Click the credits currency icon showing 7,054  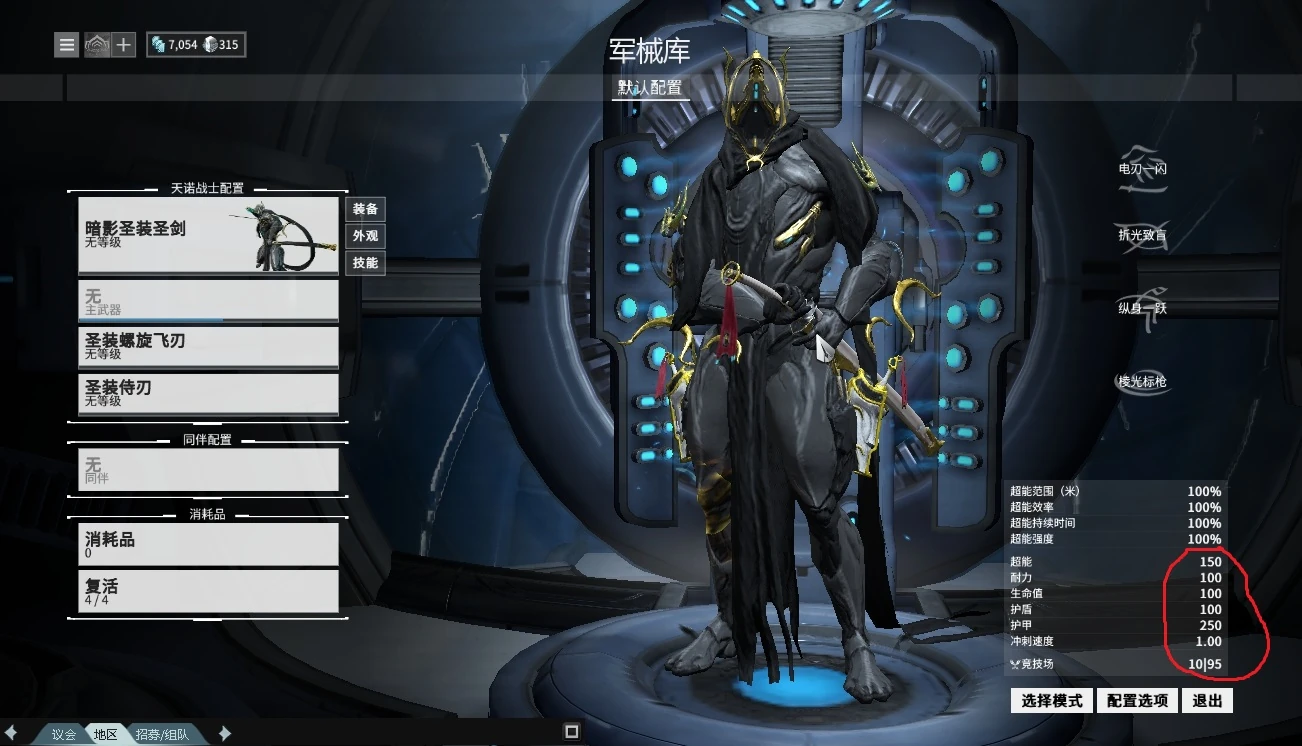coord(160,44)
